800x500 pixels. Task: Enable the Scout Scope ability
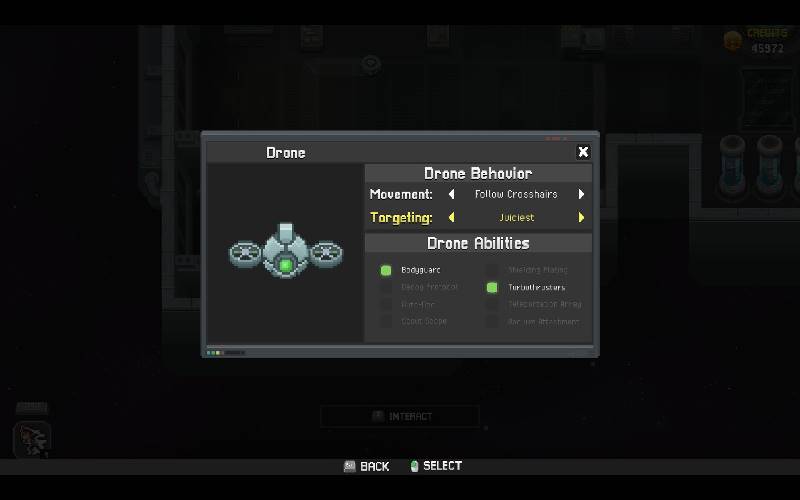pos(386,321)
